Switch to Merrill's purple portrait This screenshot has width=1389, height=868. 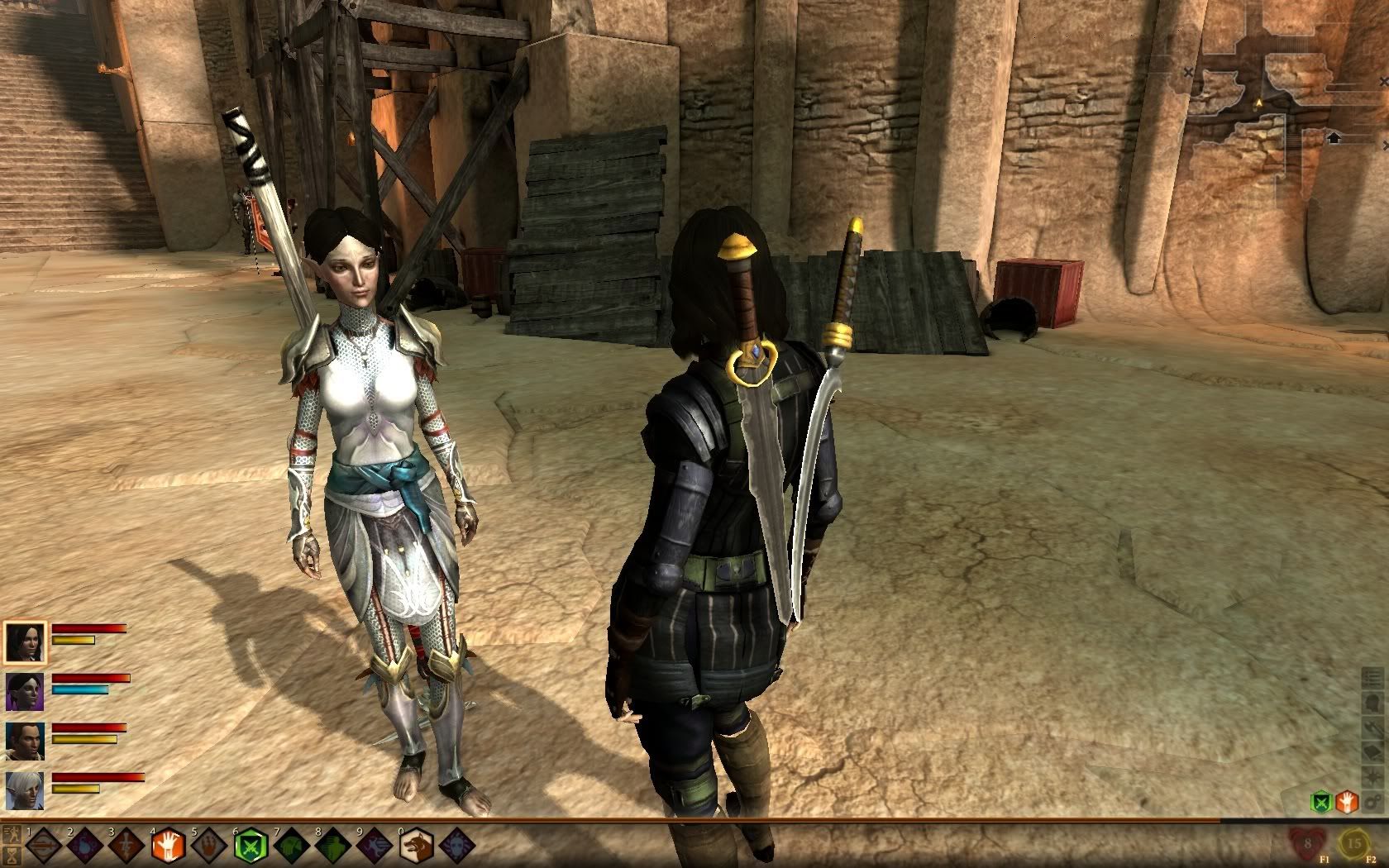point(23,692)
